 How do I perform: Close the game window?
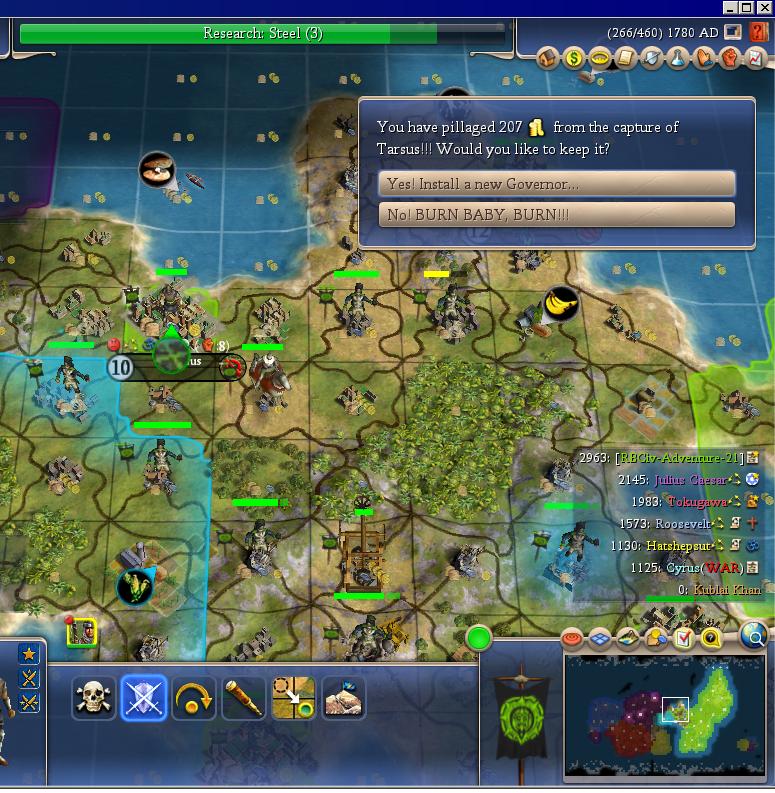coord(765,9)
